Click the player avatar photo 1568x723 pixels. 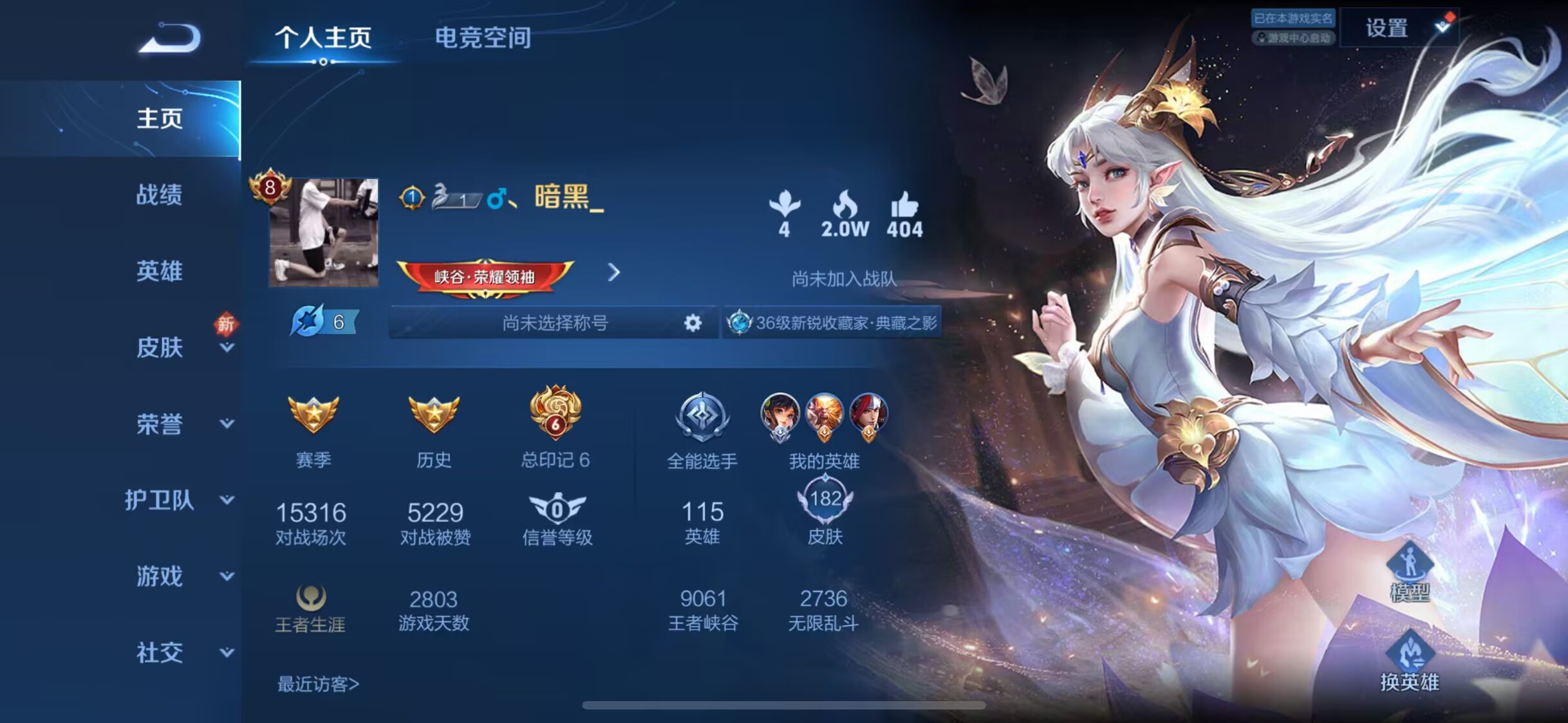[323, 233]
